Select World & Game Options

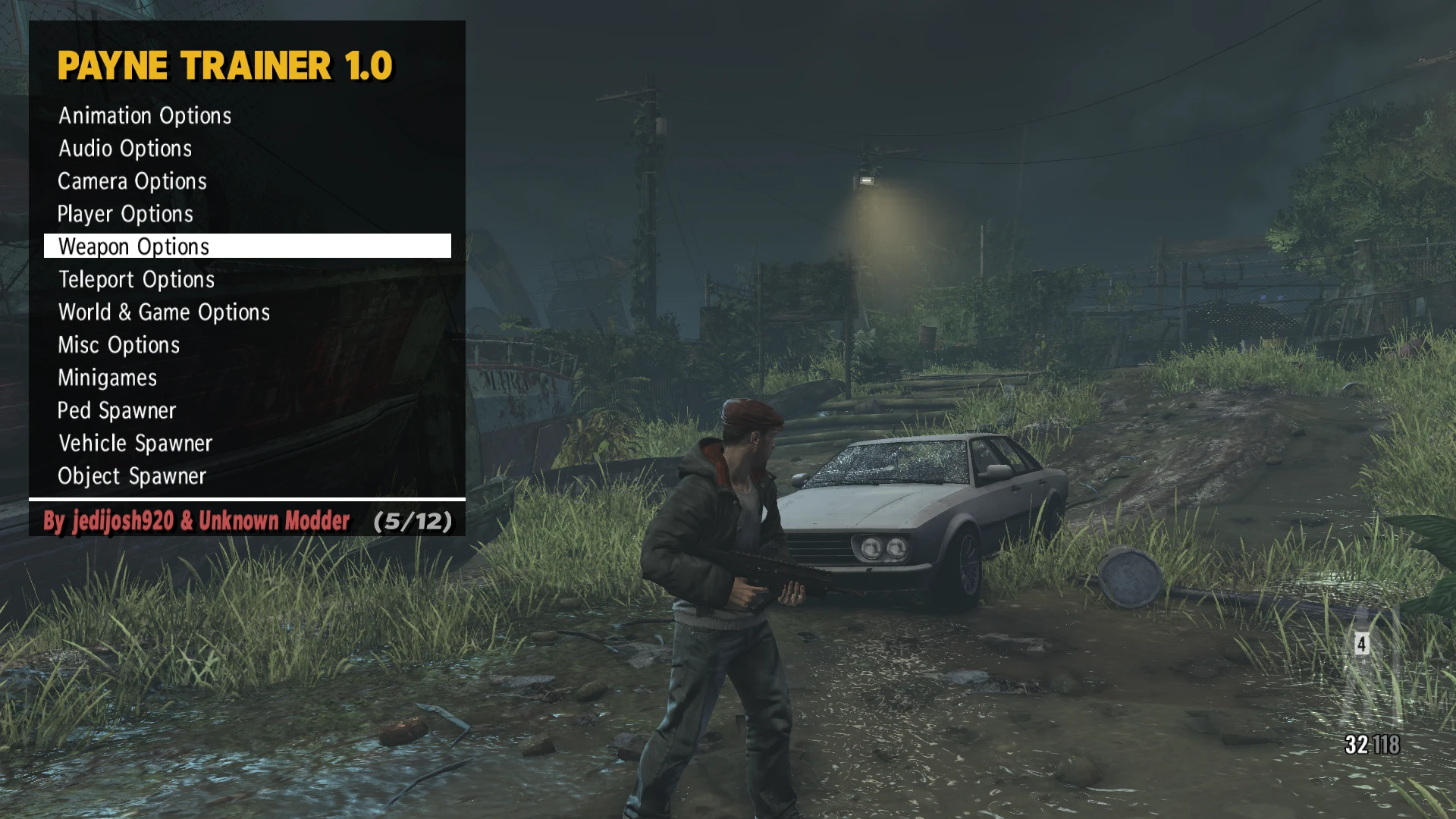(x=163, y=312)
